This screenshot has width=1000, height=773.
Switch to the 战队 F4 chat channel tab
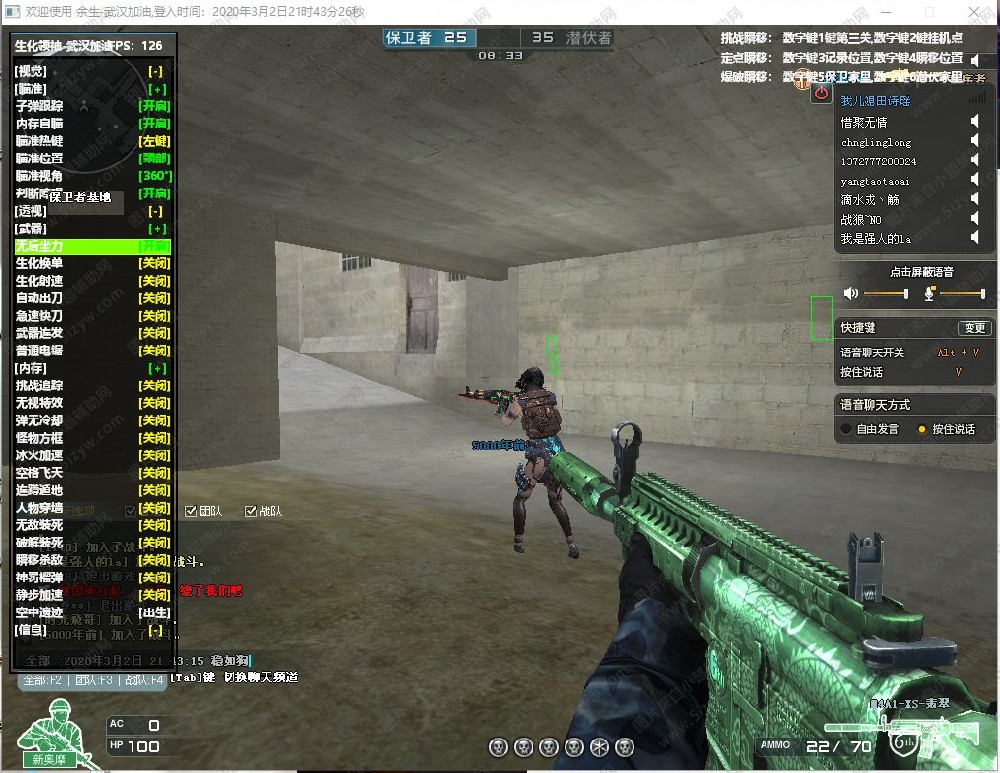142,680
